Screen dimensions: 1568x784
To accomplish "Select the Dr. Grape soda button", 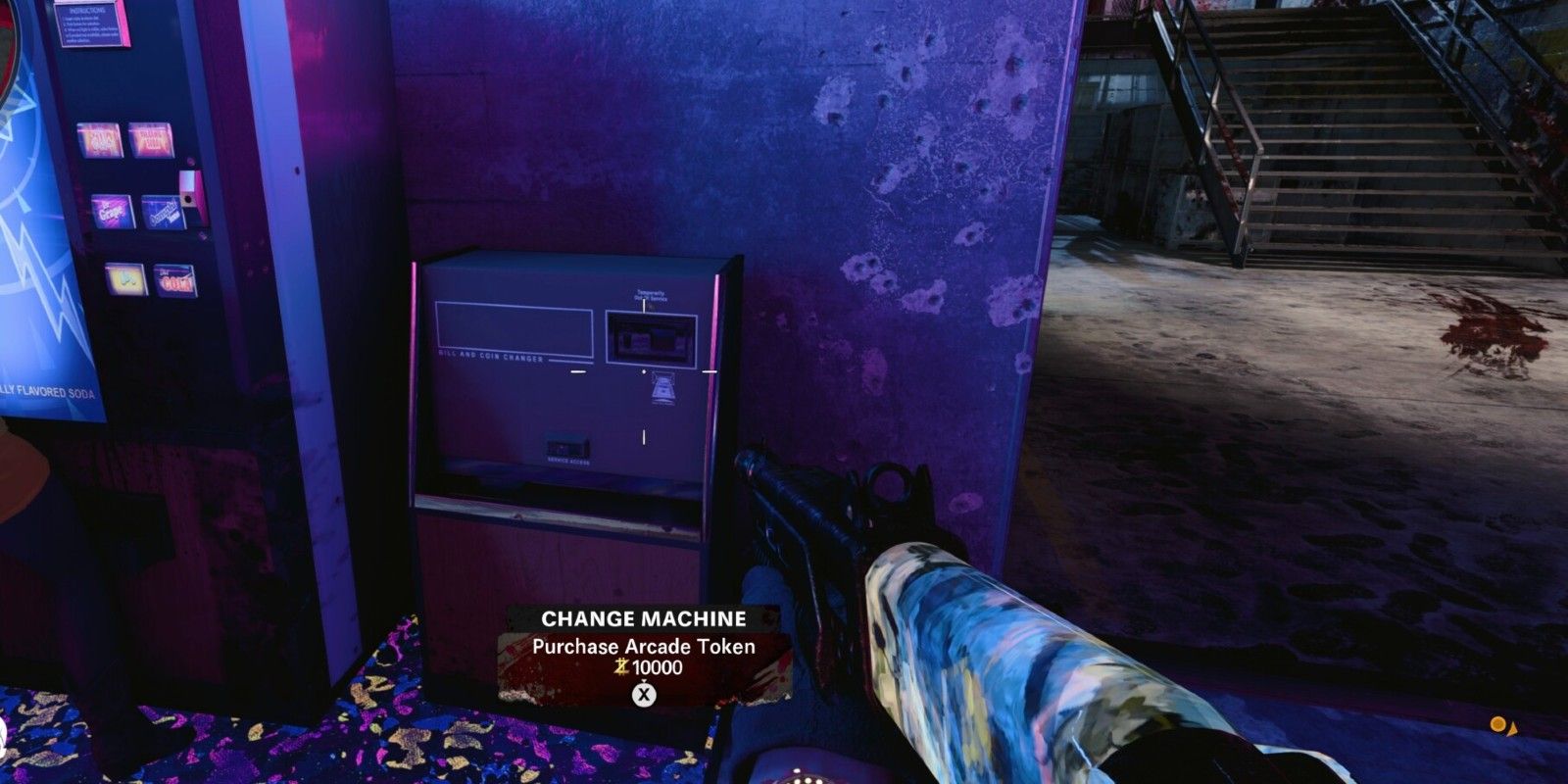I will coord(111,212).
